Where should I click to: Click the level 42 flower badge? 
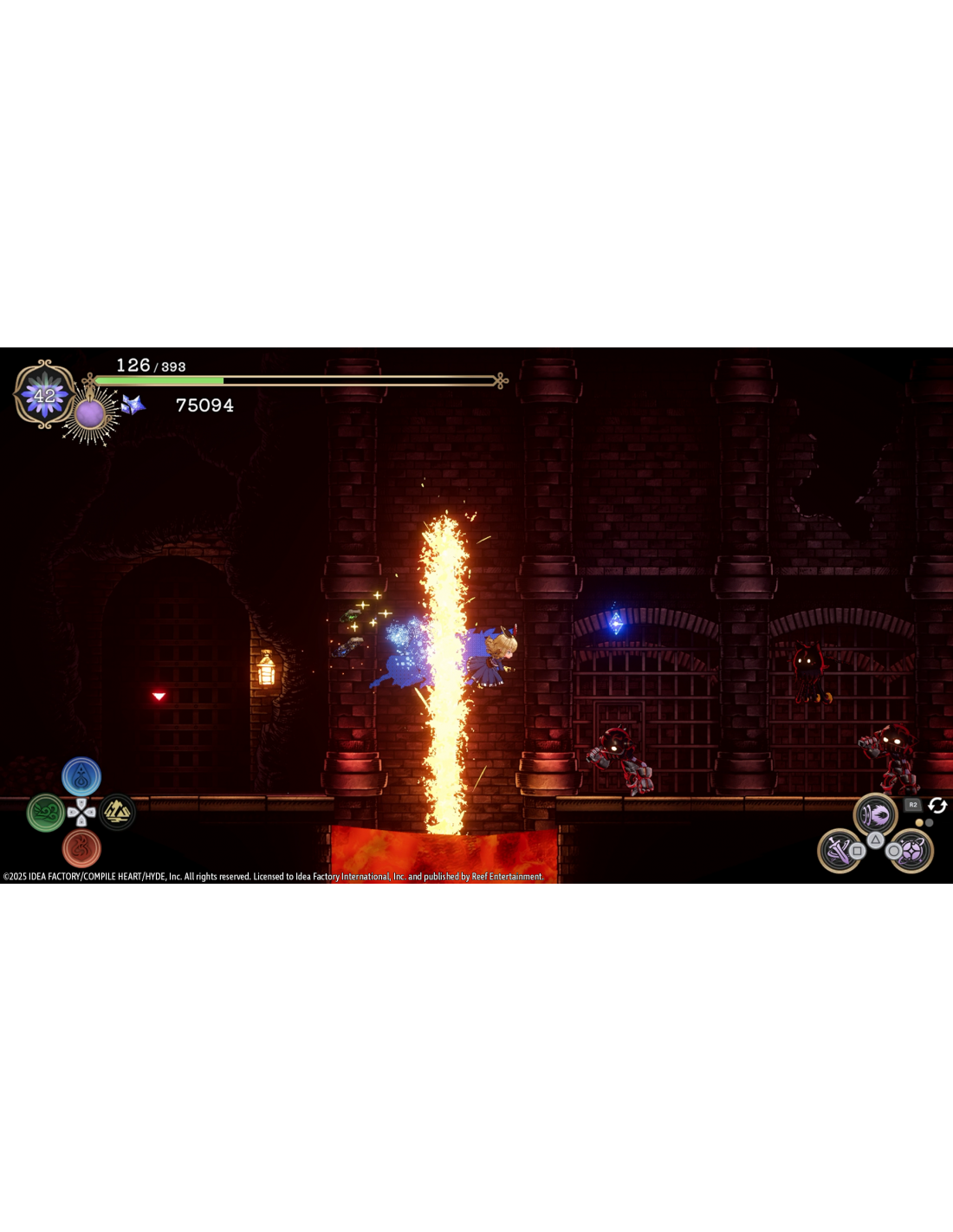[x=44, y=395]
